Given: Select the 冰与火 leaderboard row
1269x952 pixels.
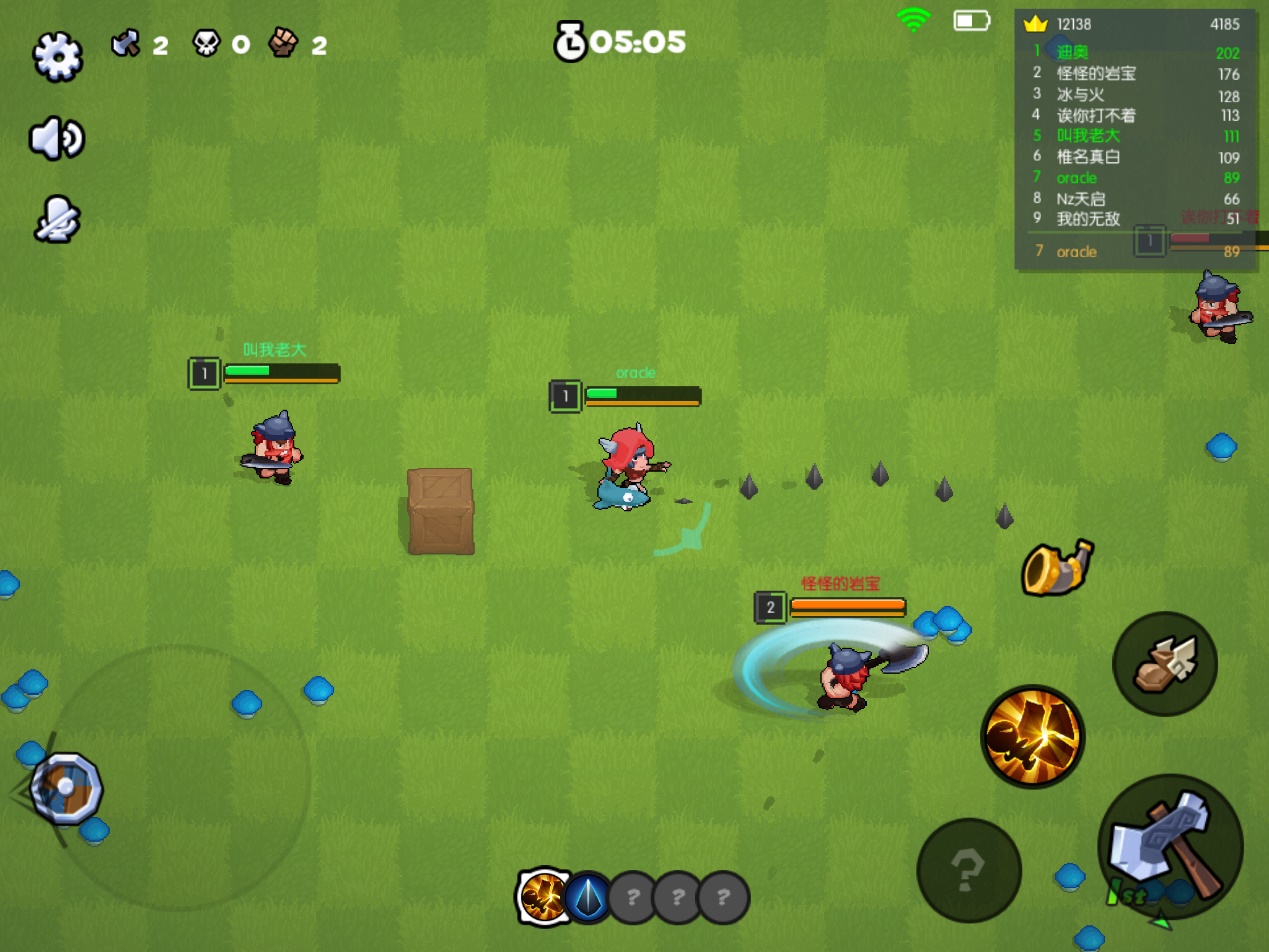Looking at the screenshot, I should click(1136, 95).
